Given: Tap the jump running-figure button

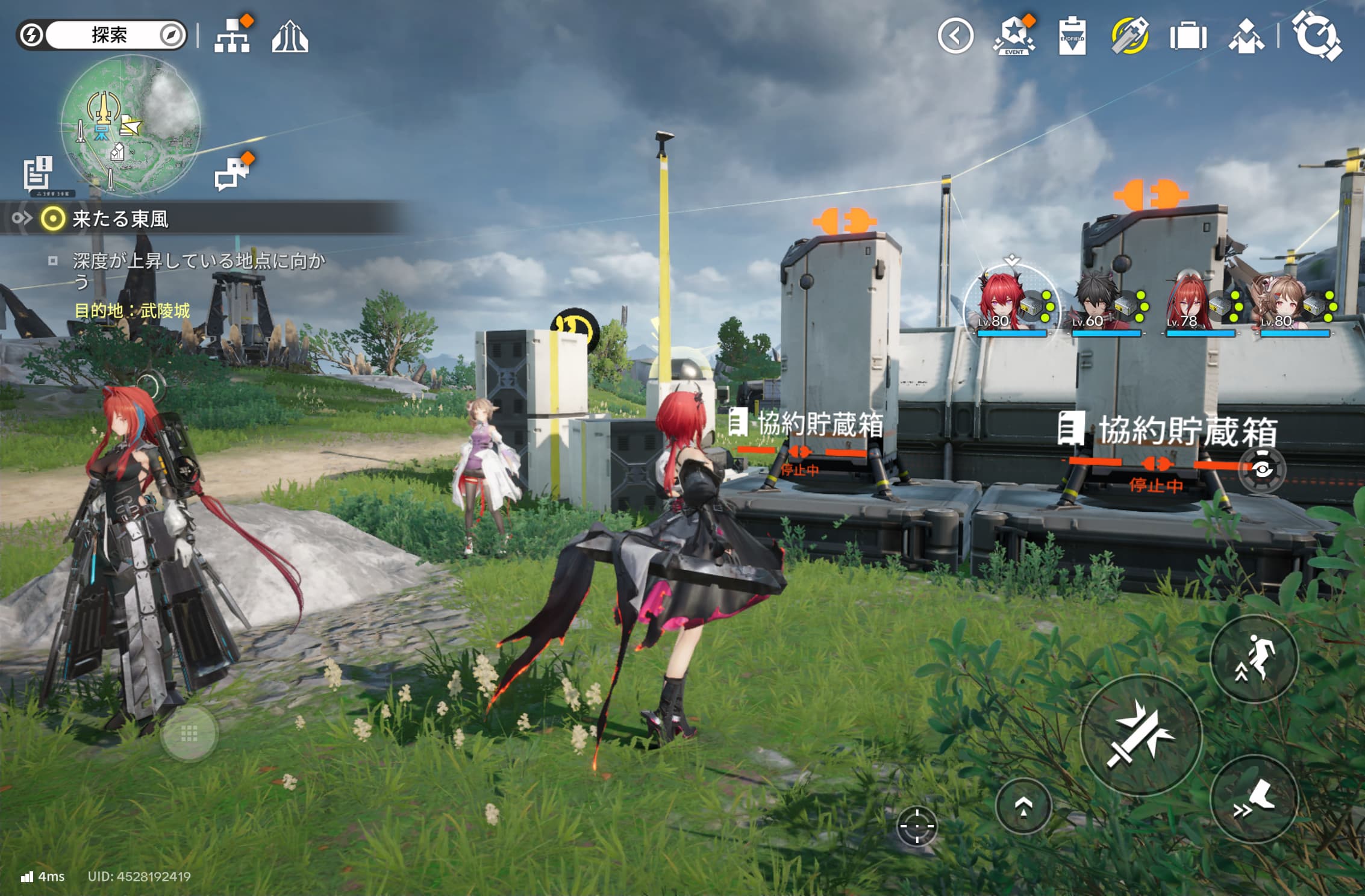Looking at the screenshot, I should click(x=1254, y=659).
